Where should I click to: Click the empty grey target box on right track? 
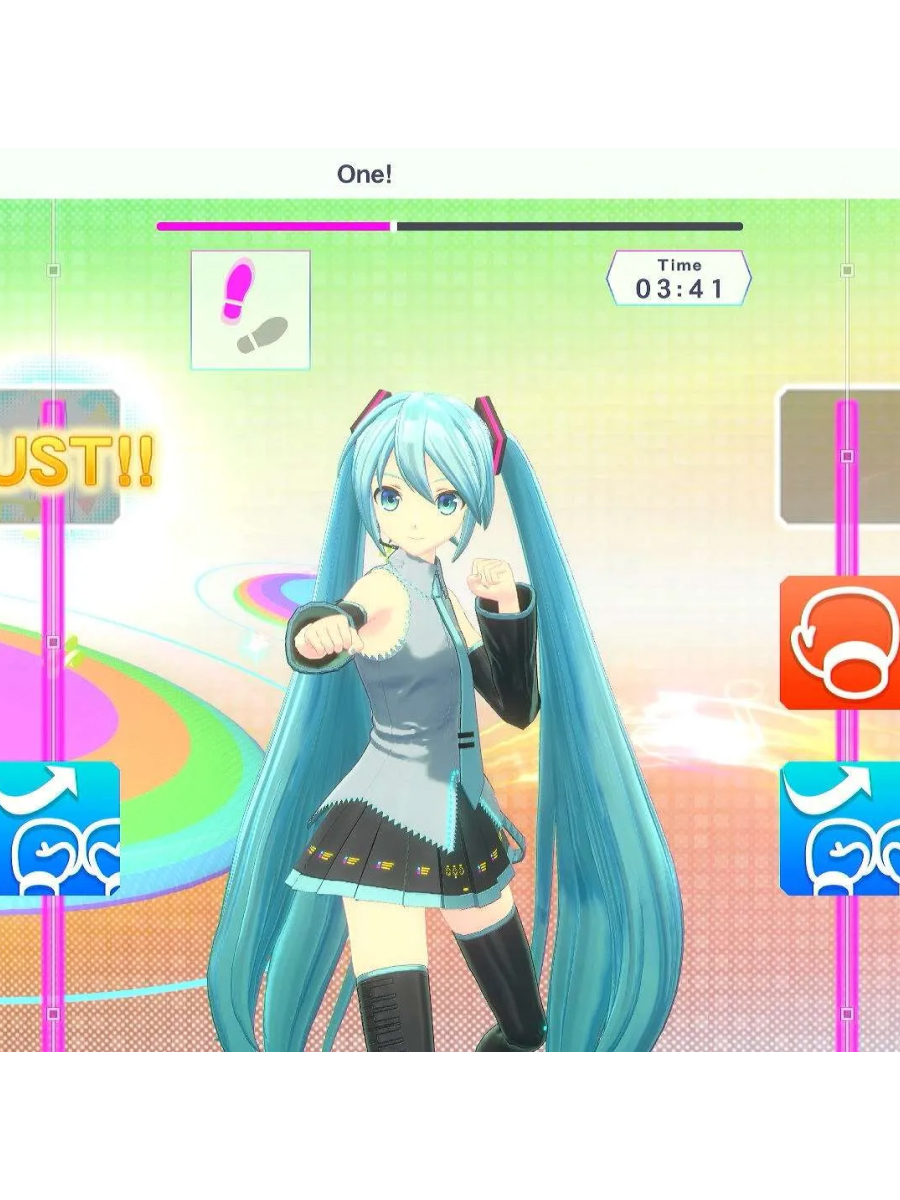pyautogui.click(x=840, y=457)
